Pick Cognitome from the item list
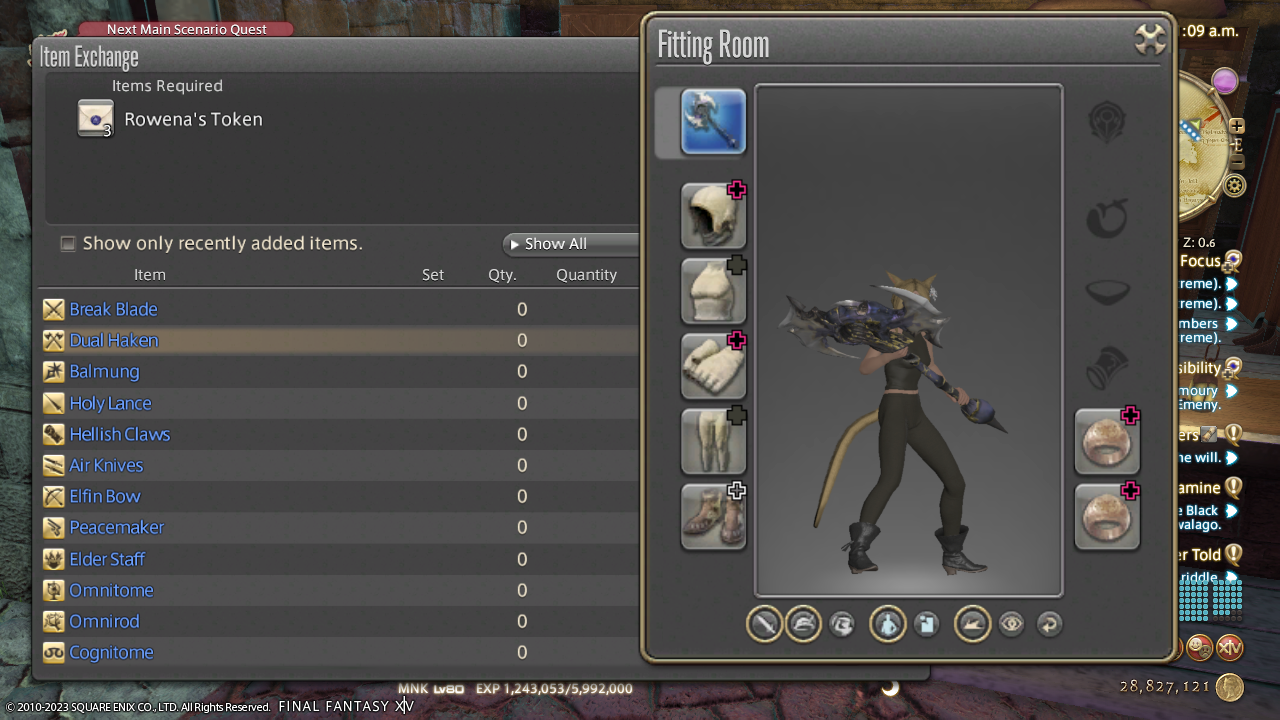The height and width of the screenshot is (720, 1280). (111, 653)
